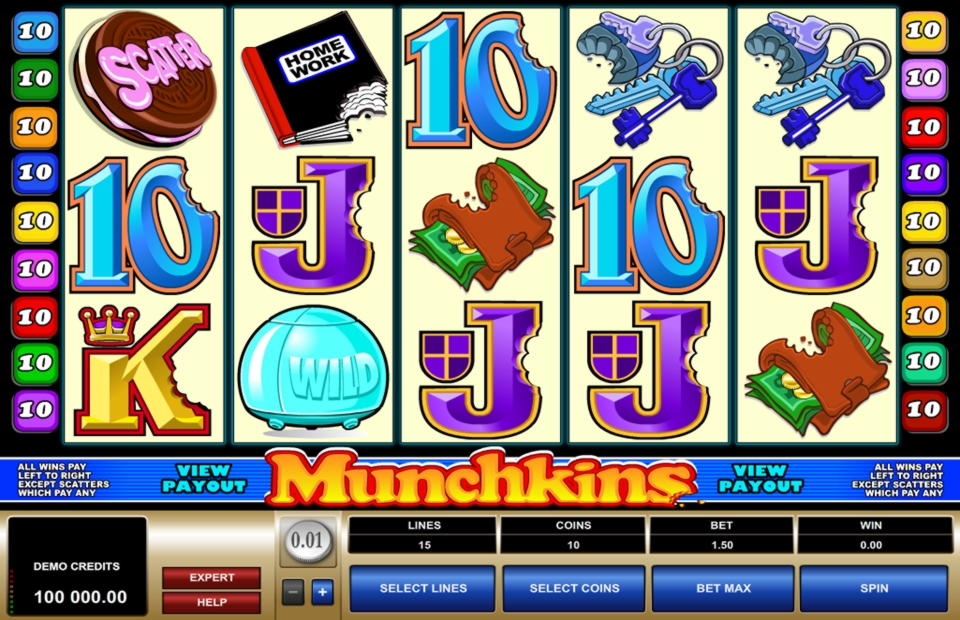This screenshot has height=620, width=960.
Task: Choose Select Lines button
Action: coord(422,588)
